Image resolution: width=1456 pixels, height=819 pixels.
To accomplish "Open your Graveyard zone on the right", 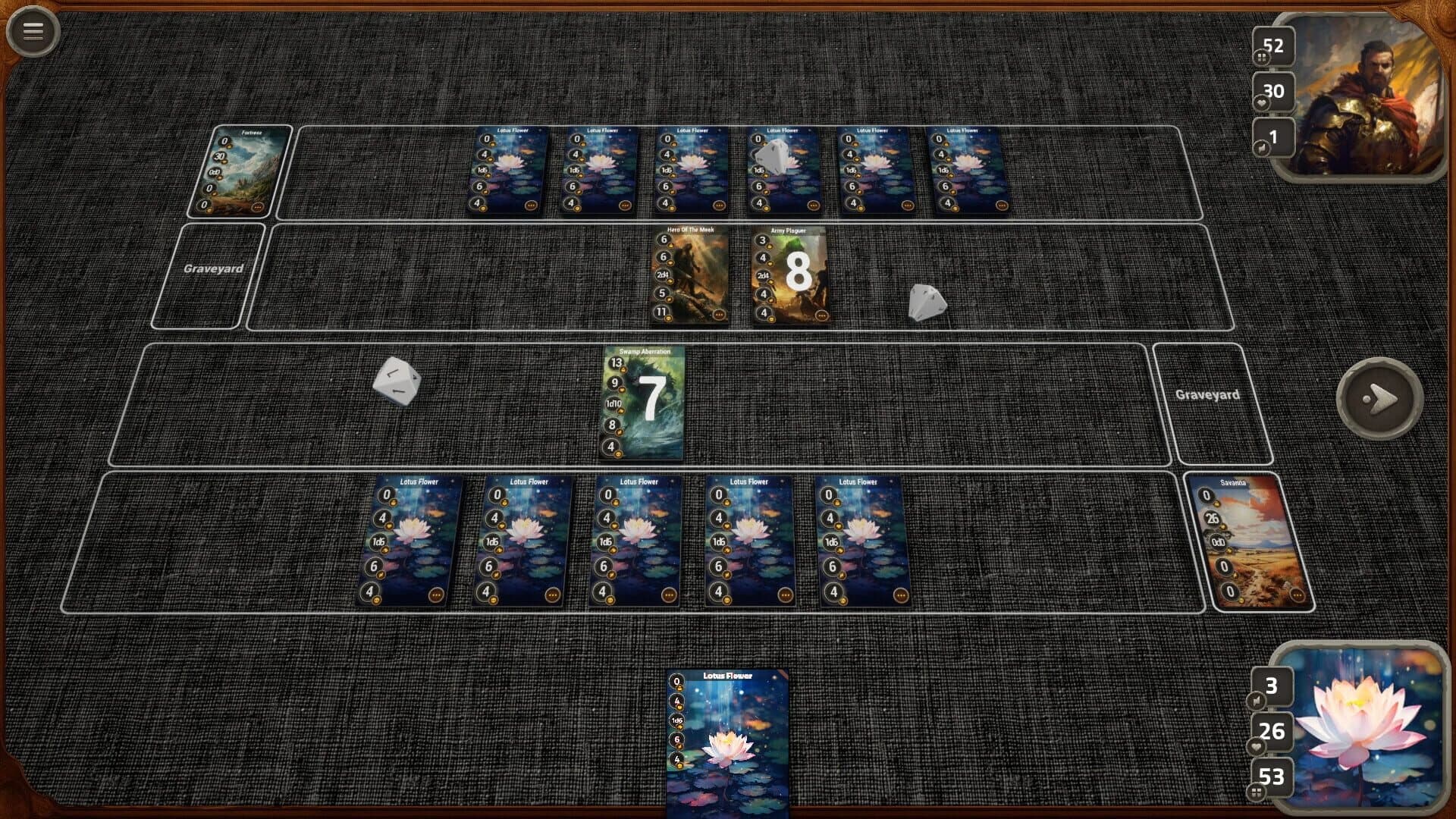I will pos(1209,394).
